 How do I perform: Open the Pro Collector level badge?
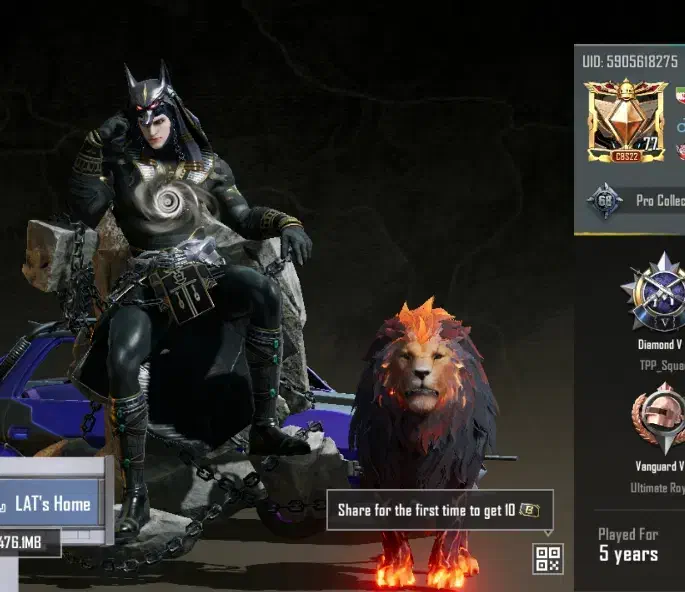(605, 201)
